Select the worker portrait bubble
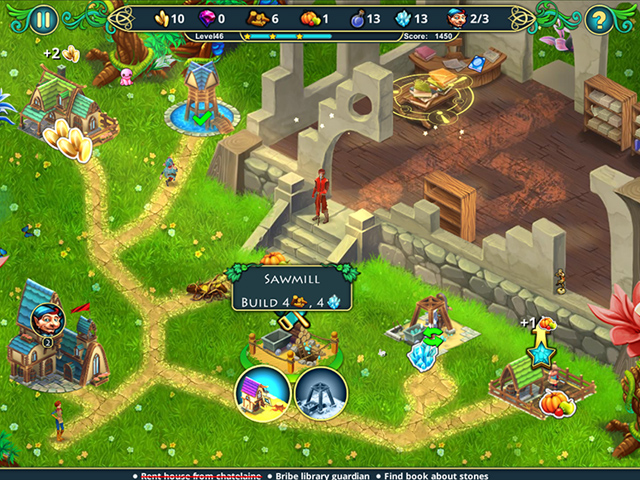 (47, 320)
